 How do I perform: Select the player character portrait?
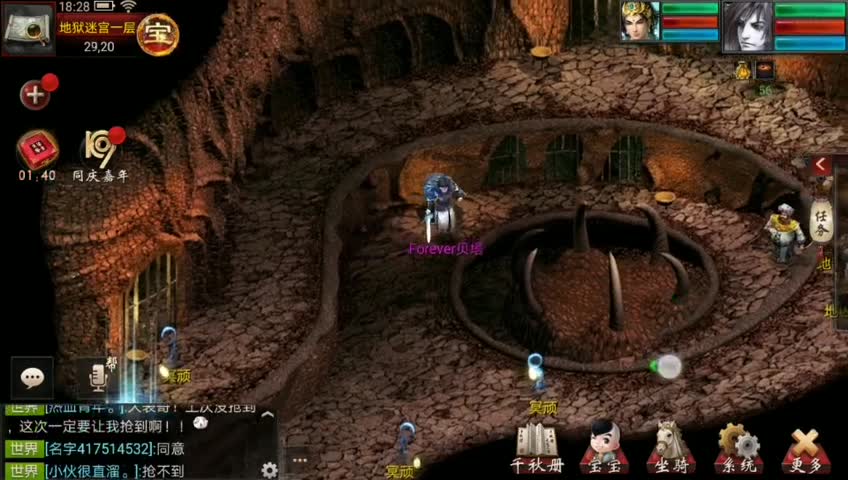[640, 21]
